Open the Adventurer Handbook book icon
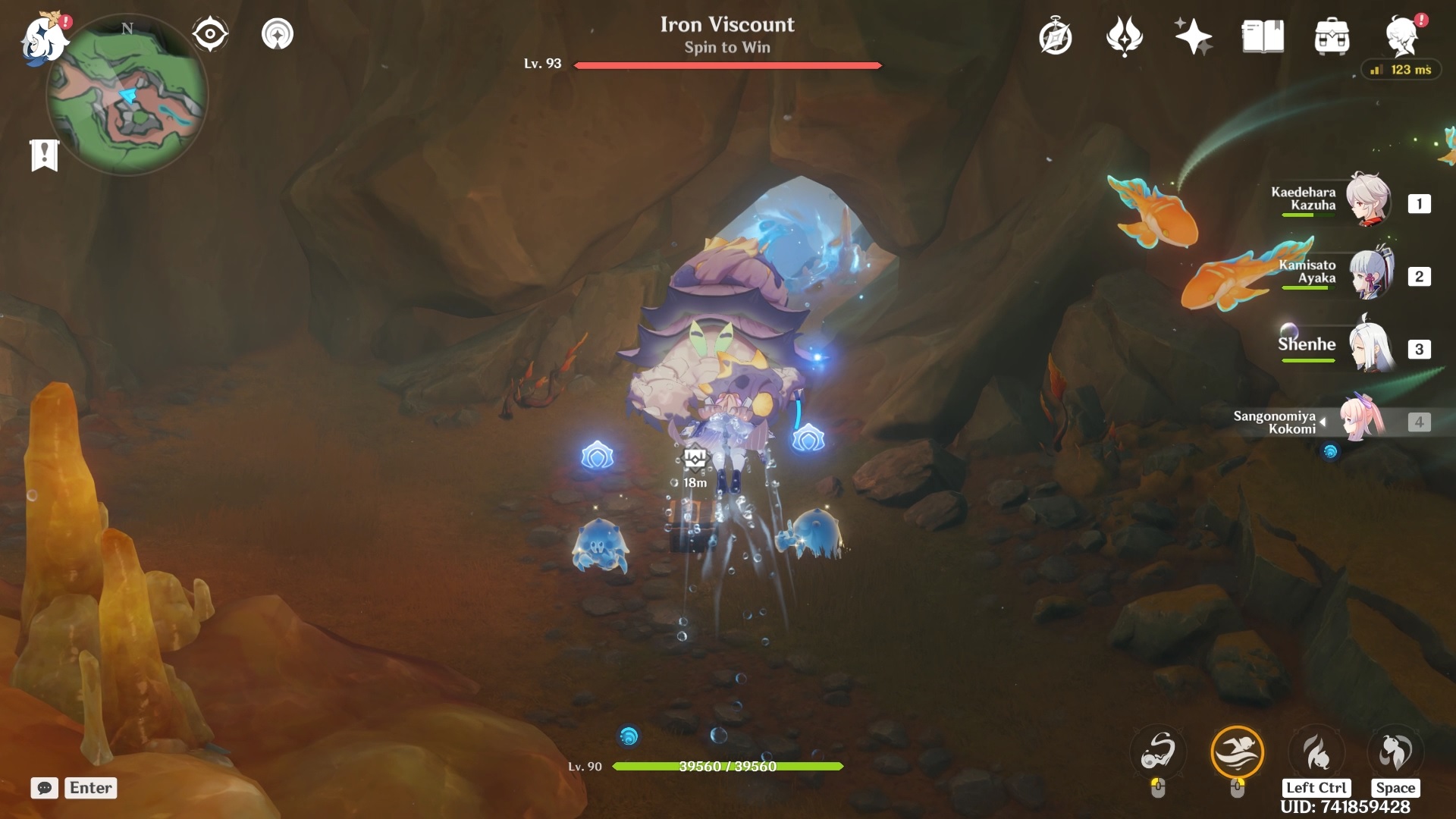The width and height of the screenshot is (1456, 819). click(1263, 36)
